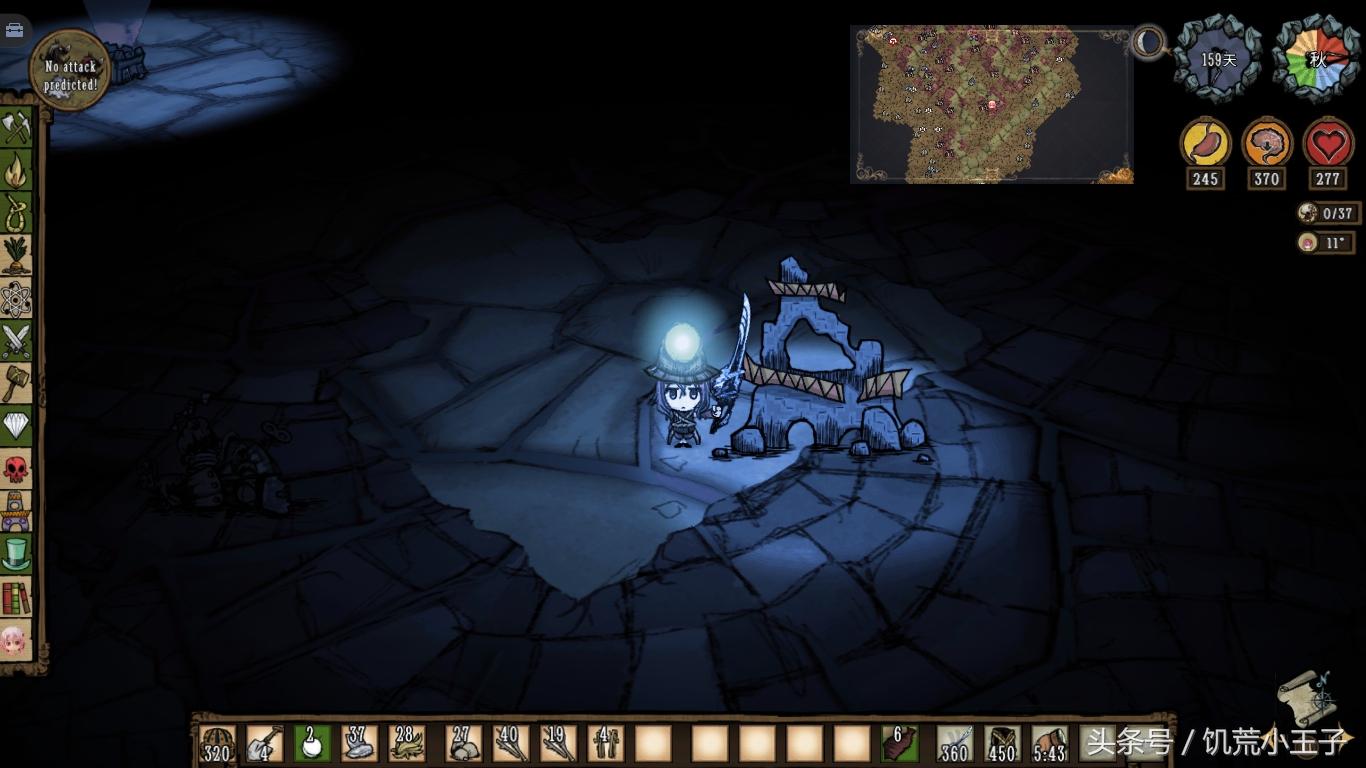Viewport: 1366px width, 768px height.
Task: Choose the crossed swords Fight tab
Action: (x=17, y=341)
